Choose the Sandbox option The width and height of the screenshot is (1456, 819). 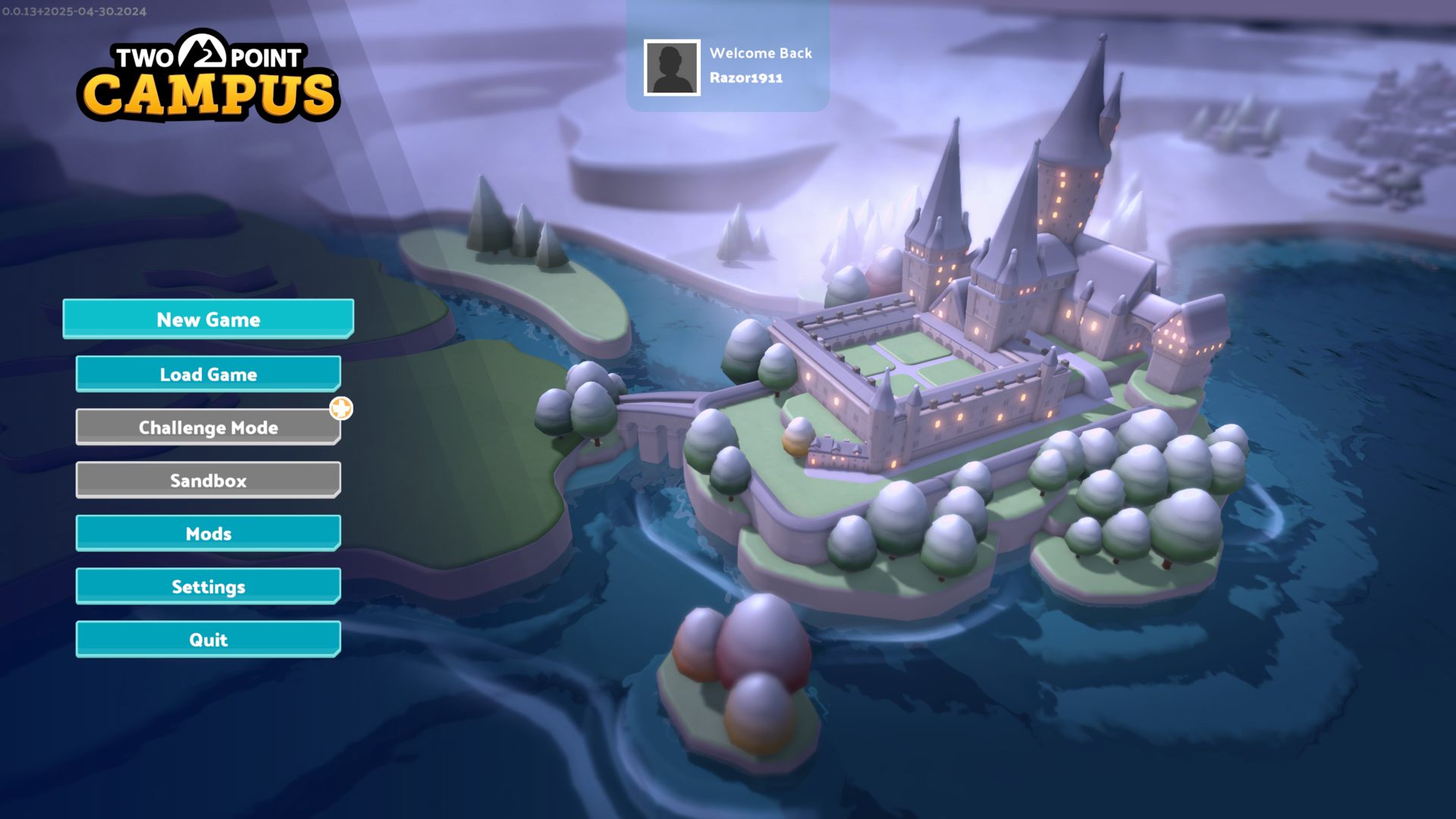(208, 481)
